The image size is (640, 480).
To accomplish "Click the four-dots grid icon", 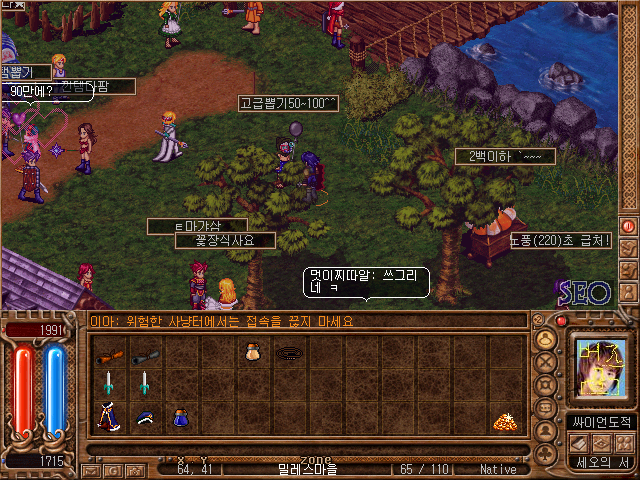I will pyautogui.click(x=623, y=441).
